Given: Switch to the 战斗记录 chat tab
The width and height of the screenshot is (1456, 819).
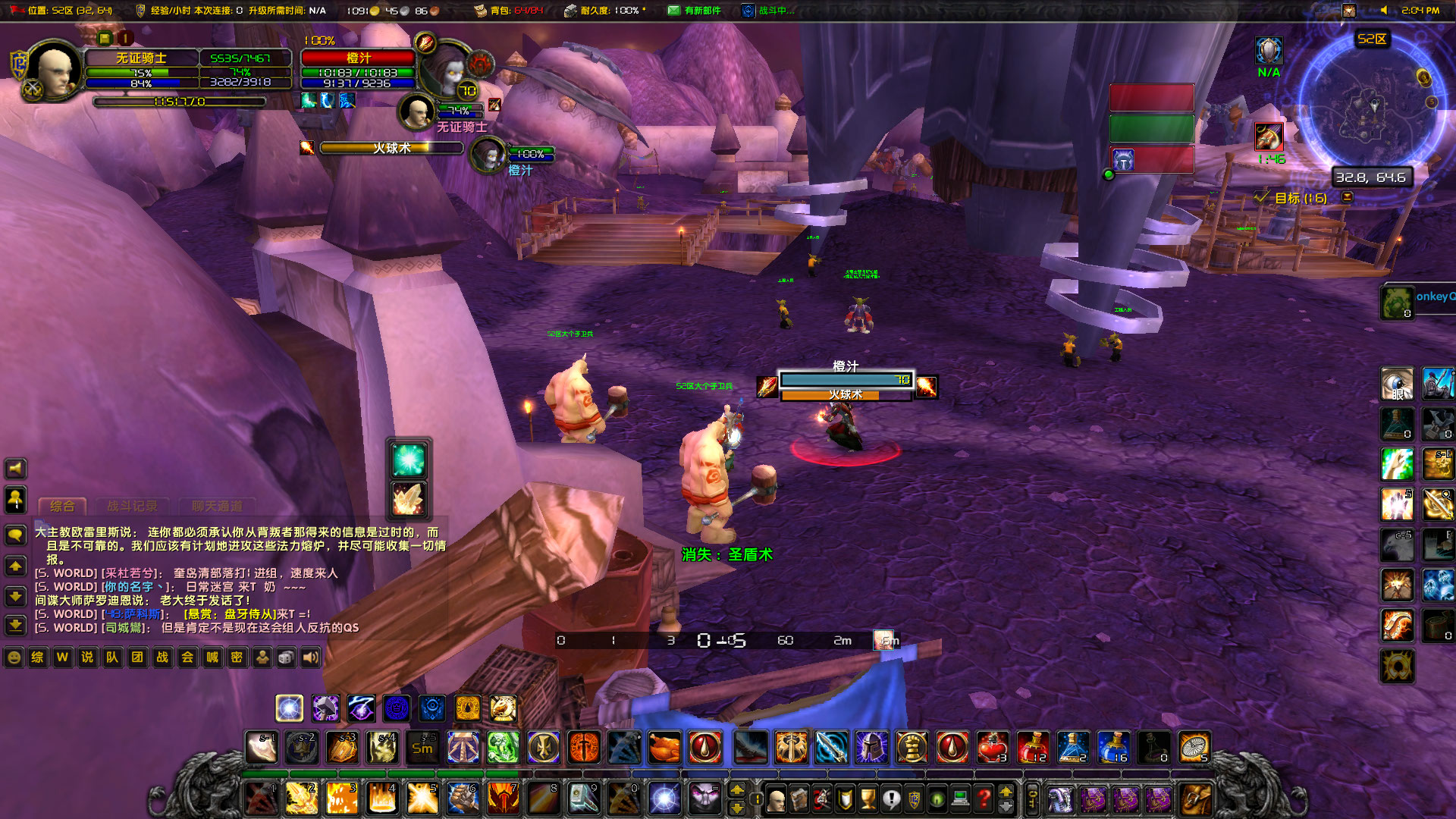Looking at the screenshot, I should pyautogui.click(x=133, y=506).
